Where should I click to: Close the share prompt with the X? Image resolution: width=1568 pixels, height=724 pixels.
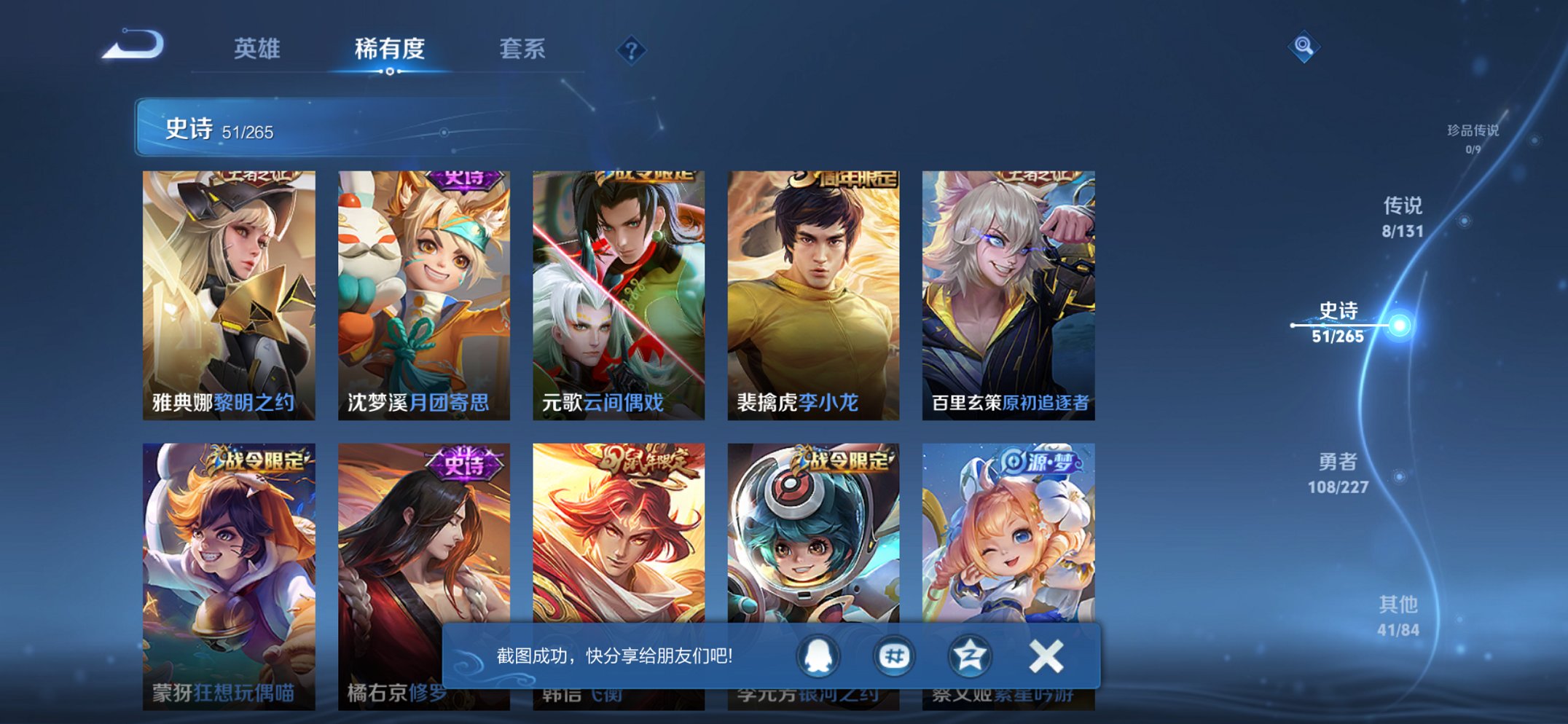tap(1045, 656)
